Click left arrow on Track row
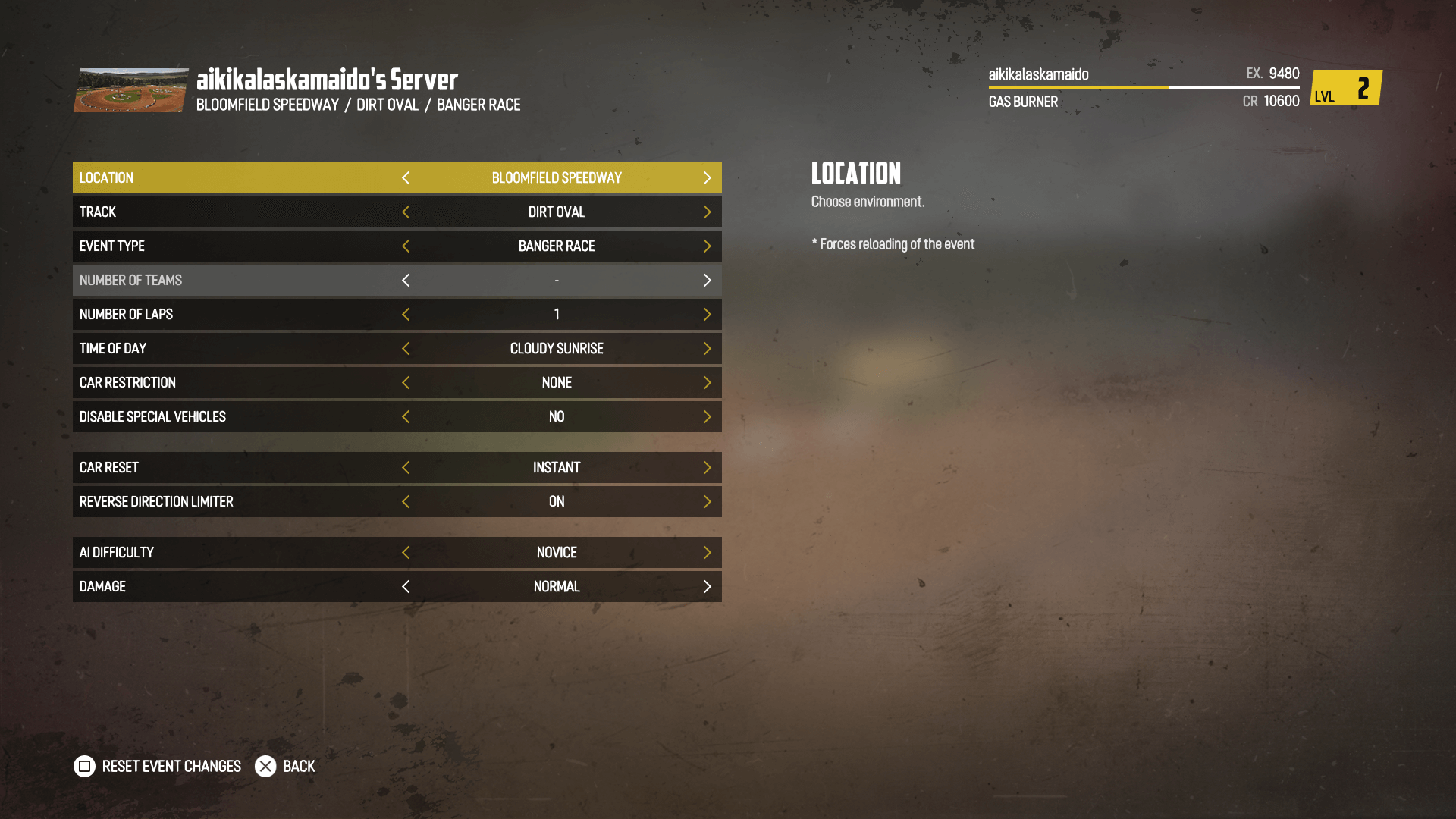Viewport: 1456px width, 819px height. [x=406, y=212]
